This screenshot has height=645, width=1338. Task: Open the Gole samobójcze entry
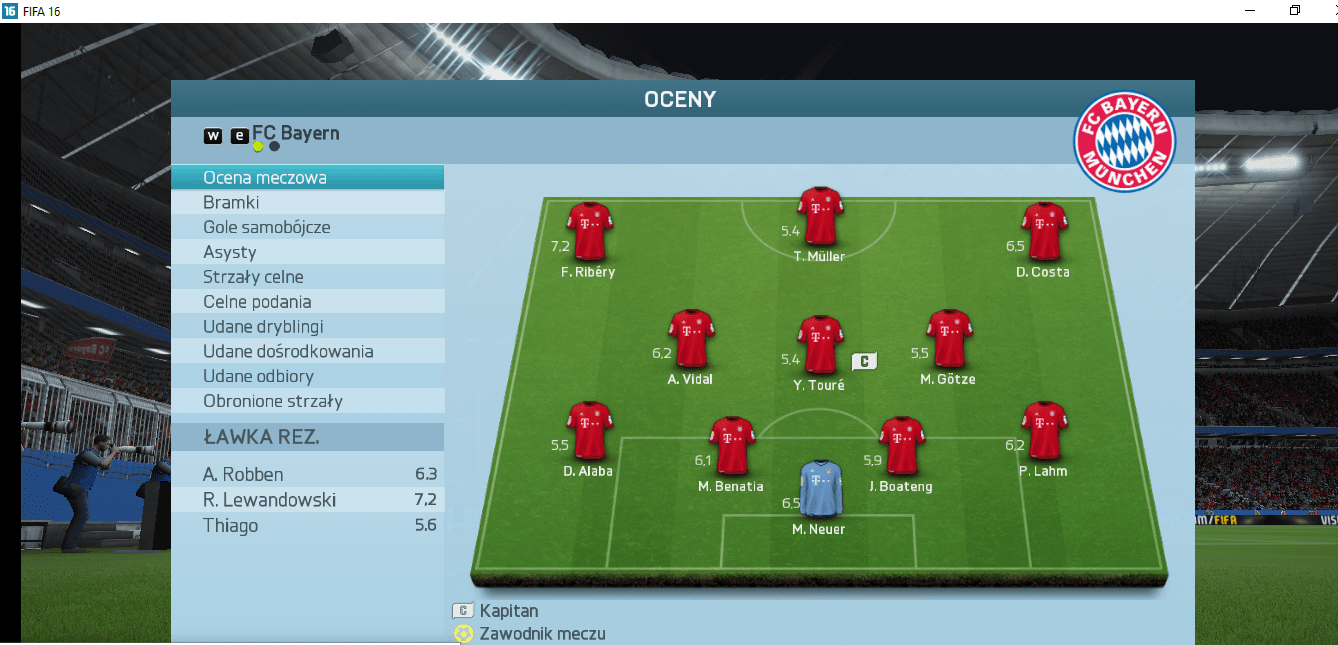307,227
